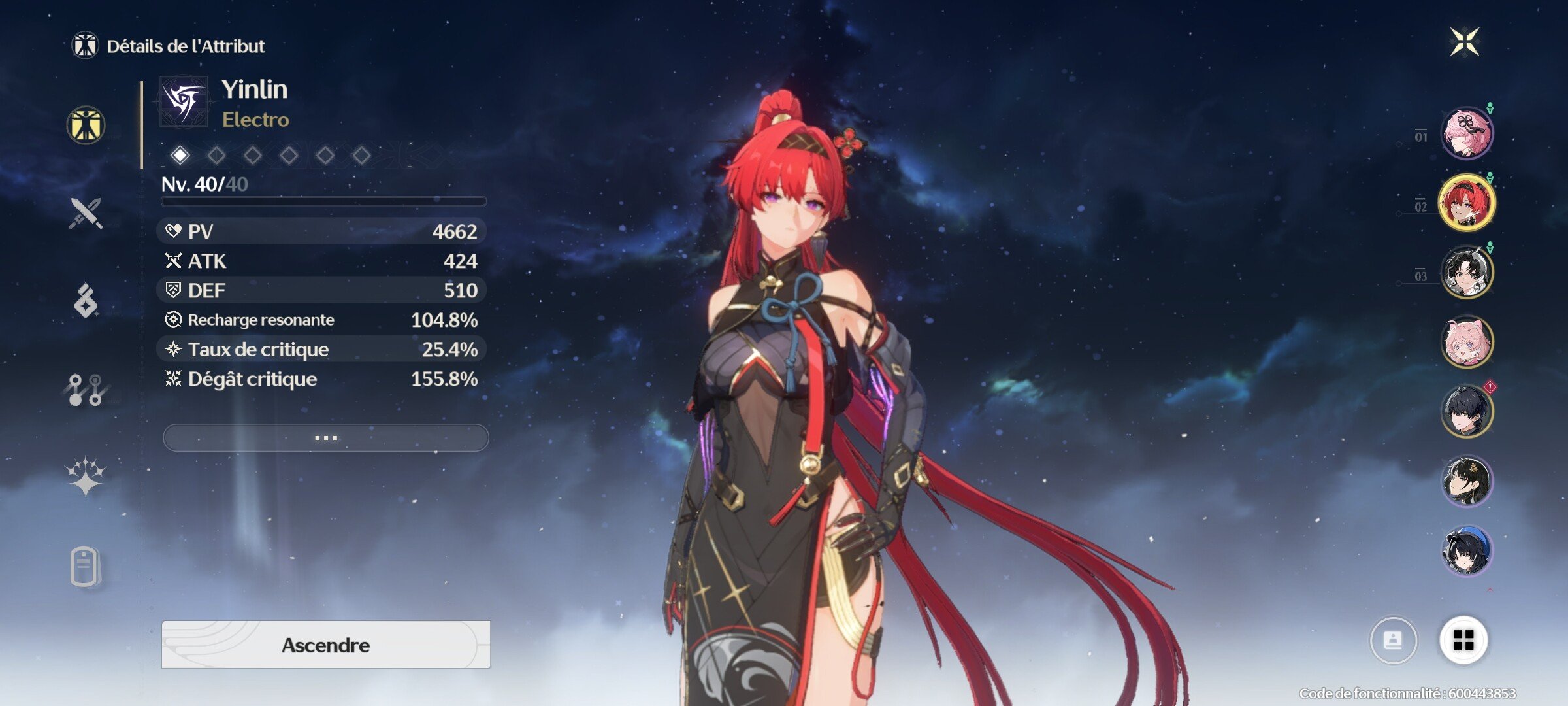The height and width of the screenshot is (706, 1568).
Task: Choose the black-haired portrait with gold hair ornament
Action: click(x=1467, y=481)
